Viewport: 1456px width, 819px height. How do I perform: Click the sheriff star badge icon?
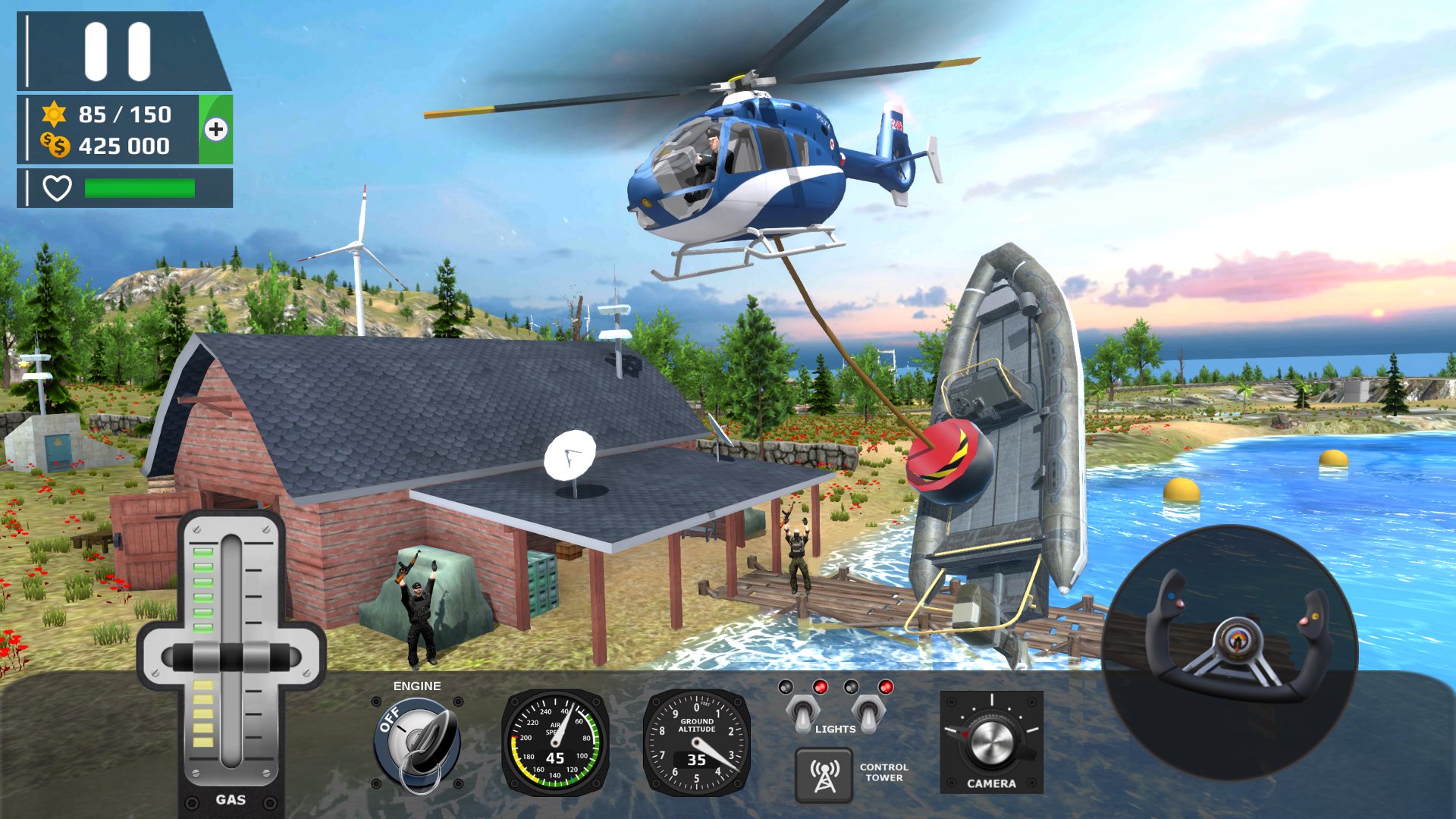(53, 115)
